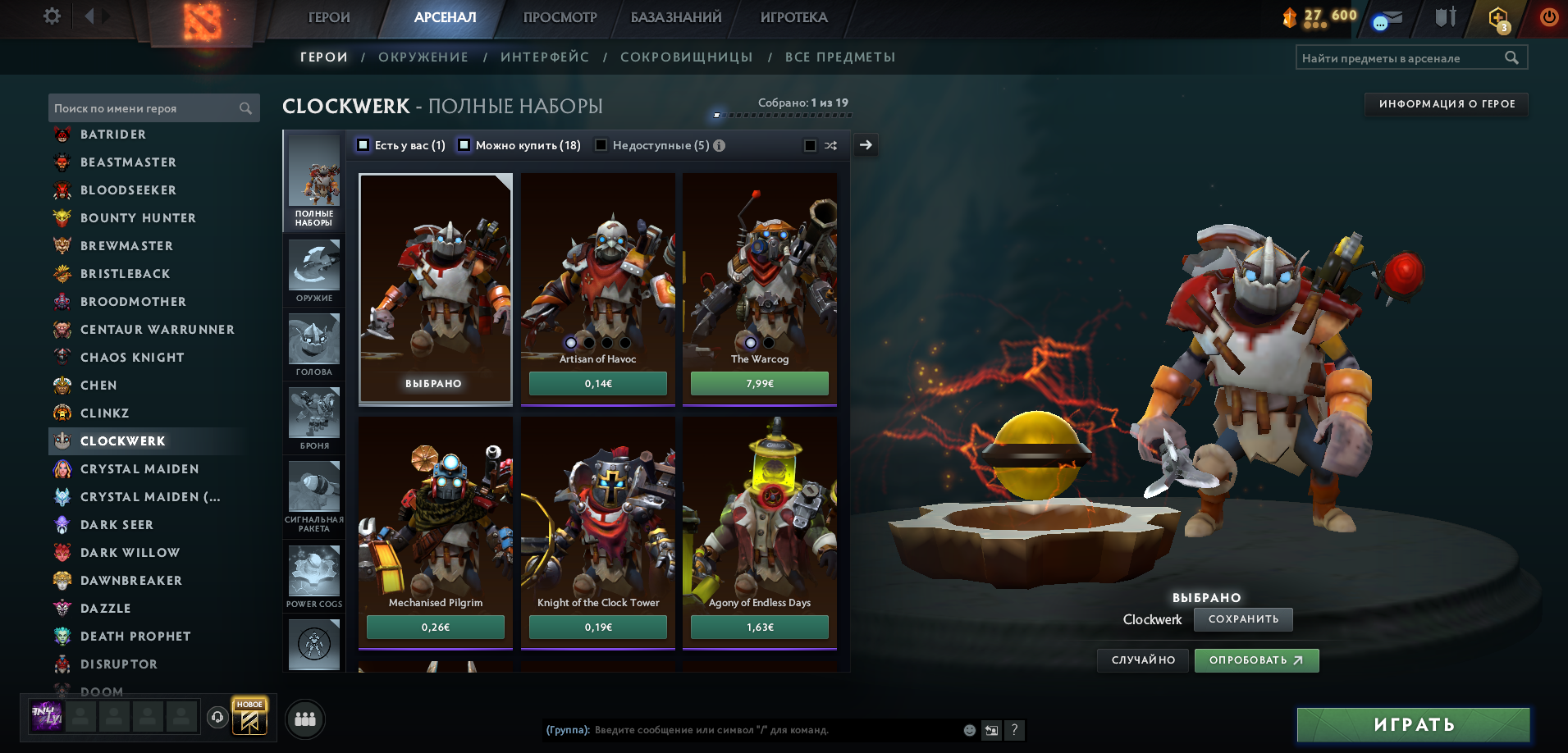Open the СОКРОВИЩНИЦЫ section
The height and width of the screenshot is (753, 1568).
(688, 57)
